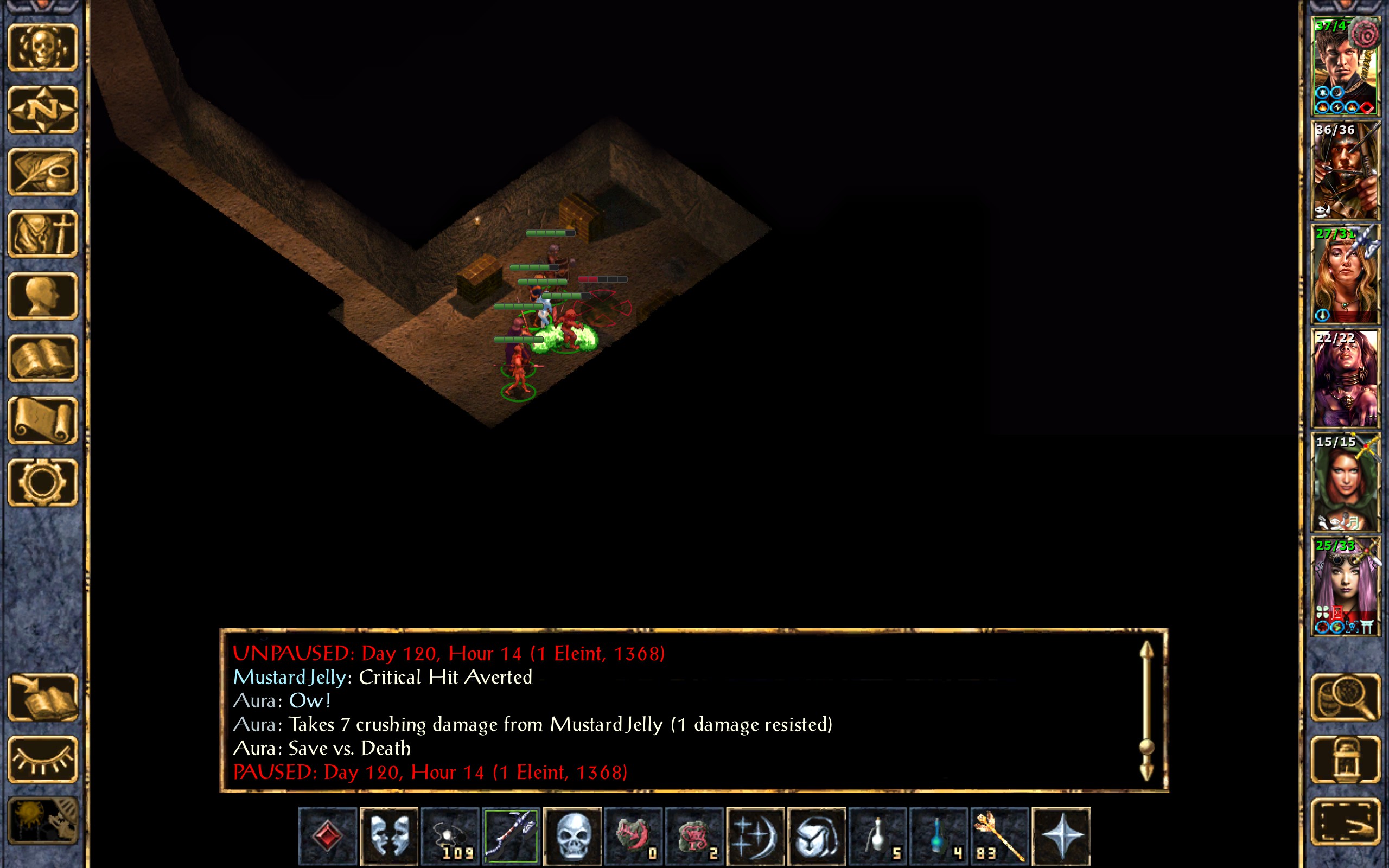Open the mage spellbook
Viewport: 1389px width, 868px height.
(x=43, y=358)
